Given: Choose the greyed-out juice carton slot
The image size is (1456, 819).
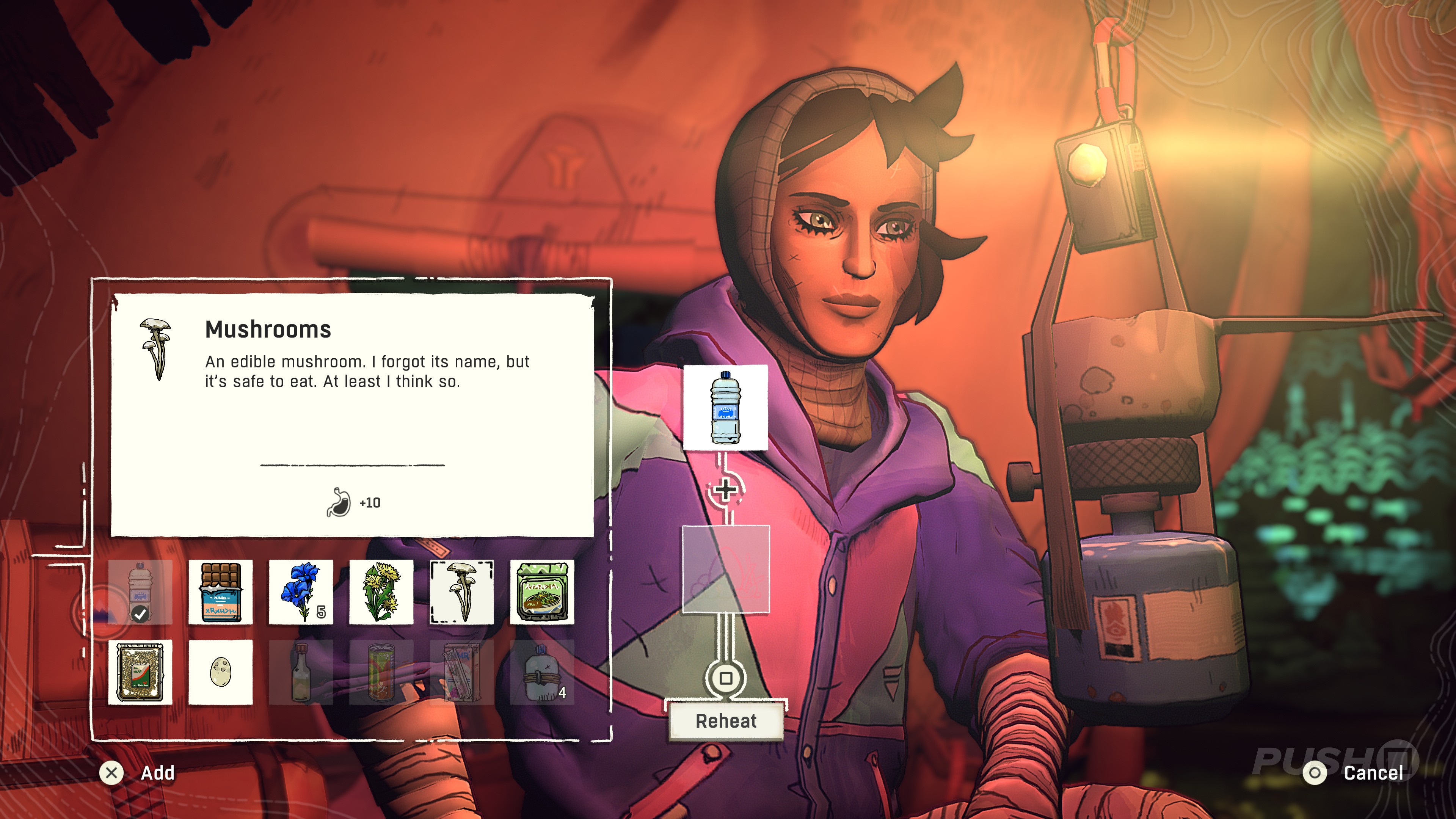Looking at the screenshot, I should 461,672.
